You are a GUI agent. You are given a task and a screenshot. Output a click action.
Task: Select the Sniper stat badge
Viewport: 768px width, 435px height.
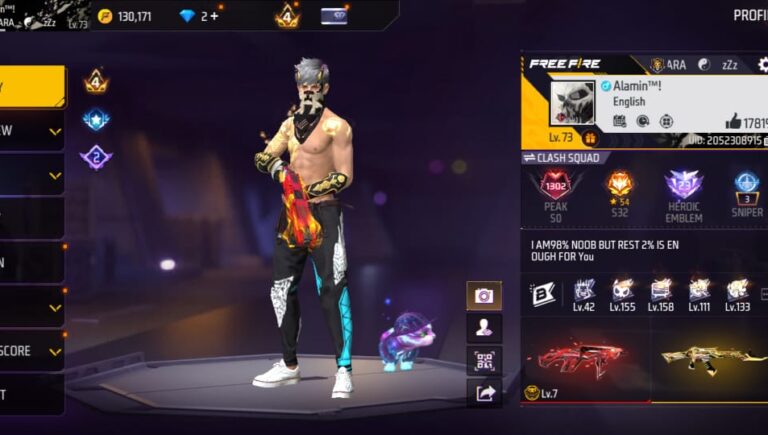[747, 196]
